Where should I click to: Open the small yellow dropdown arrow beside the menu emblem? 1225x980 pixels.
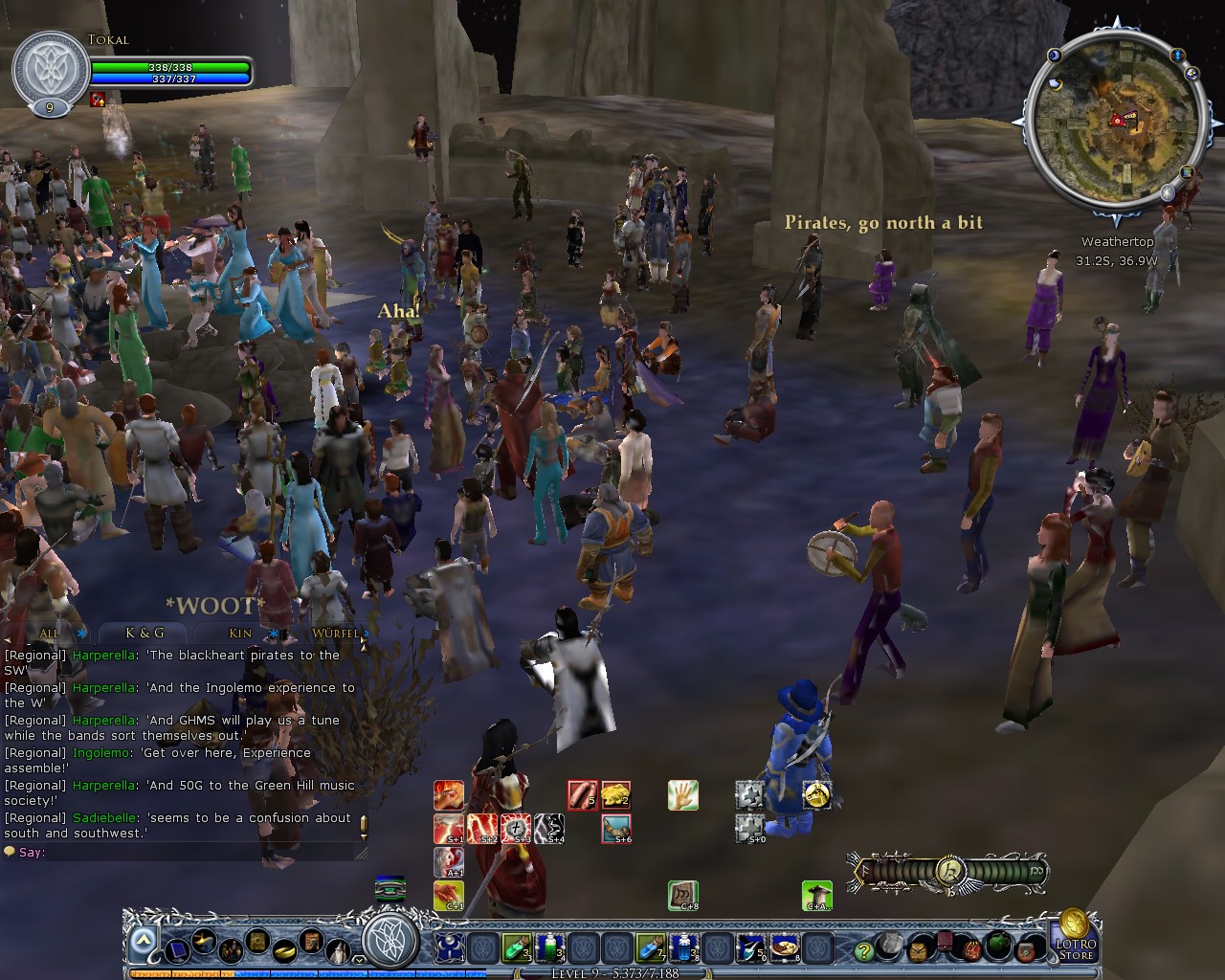[x=359, y=957]
